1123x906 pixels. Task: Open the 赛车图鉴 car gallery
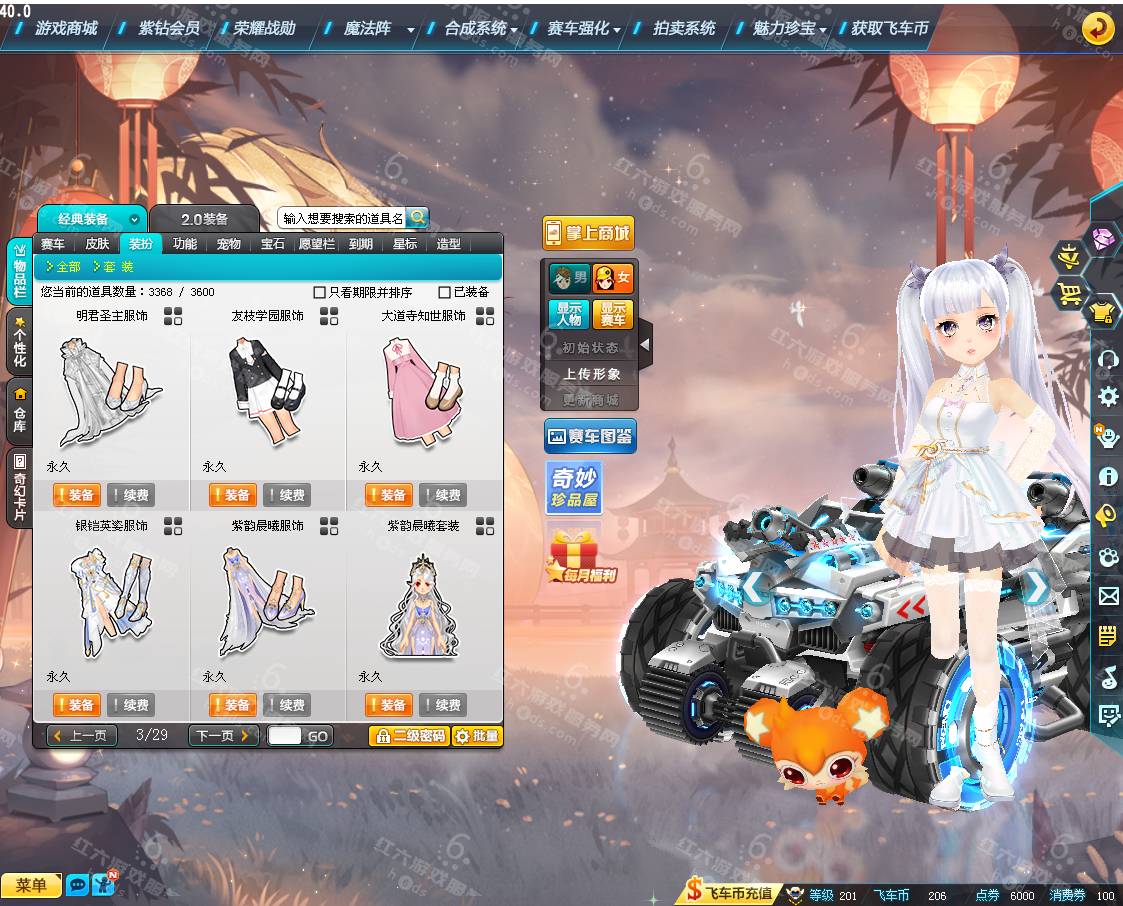pyautogui.click(x=589, y=436)
